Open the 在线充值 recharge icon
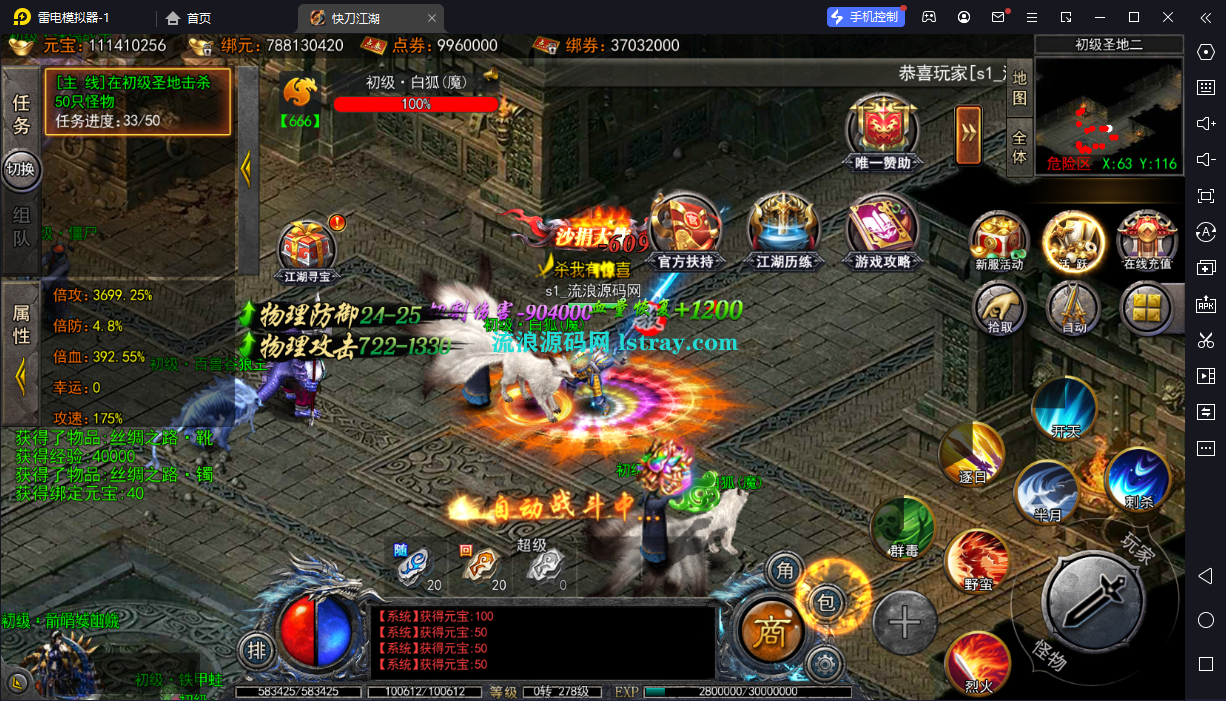The image size is (1226, 701). pos(1146,240)
